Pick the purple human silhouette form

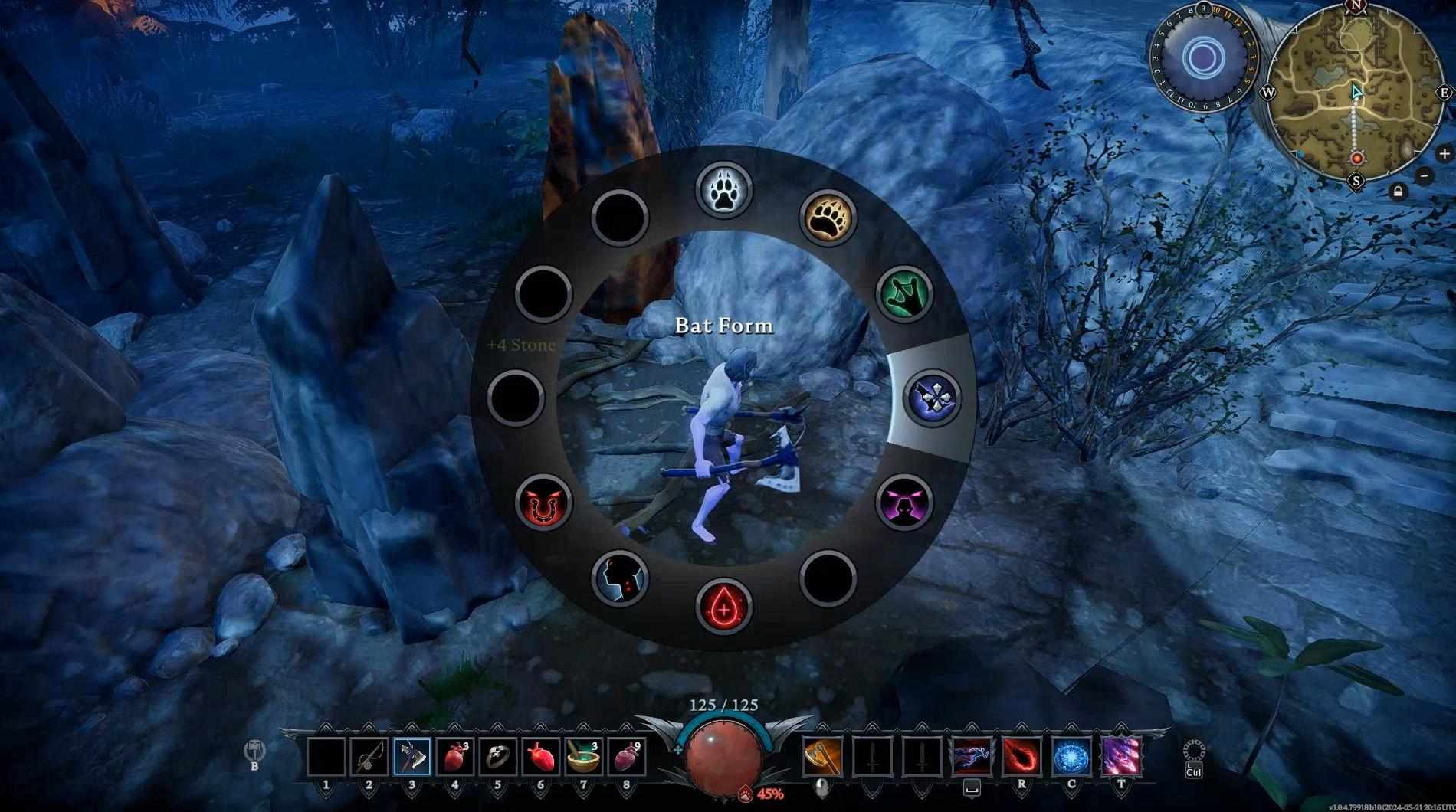coord(904,503)
